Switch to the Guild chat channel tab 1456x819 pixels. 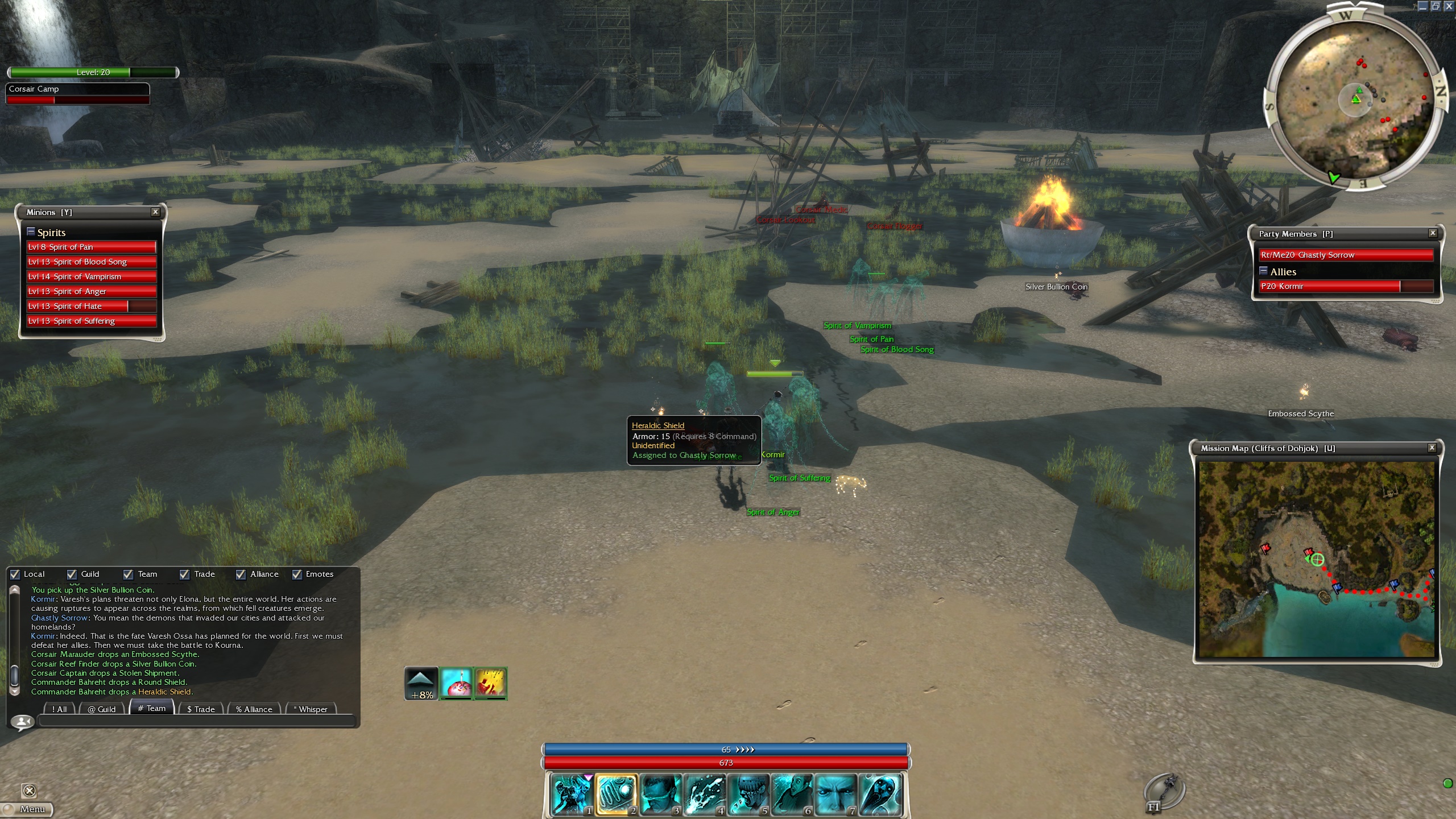102,709
